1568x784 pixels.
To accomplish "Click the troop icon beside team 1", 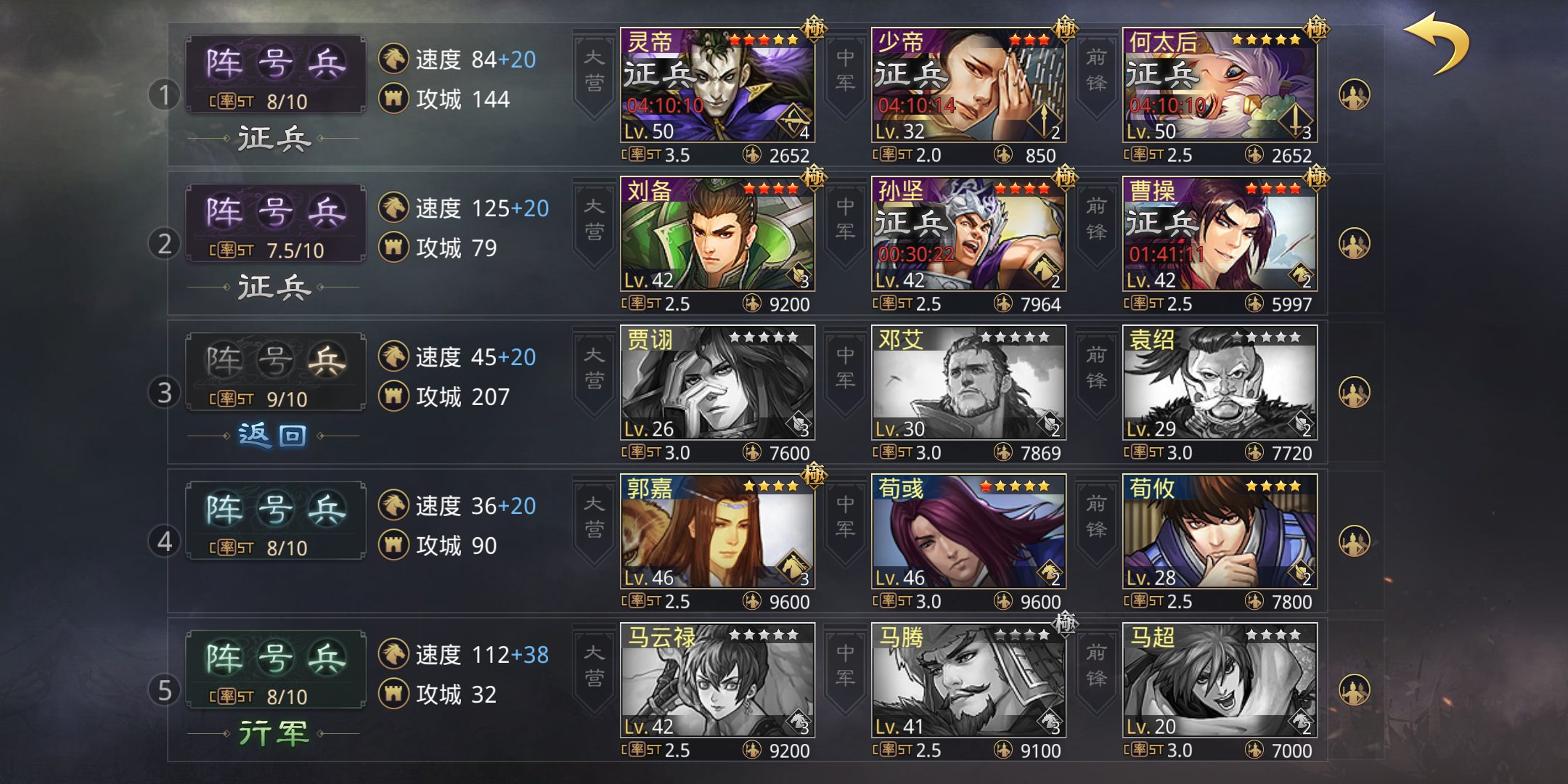I will [1354, 95].
